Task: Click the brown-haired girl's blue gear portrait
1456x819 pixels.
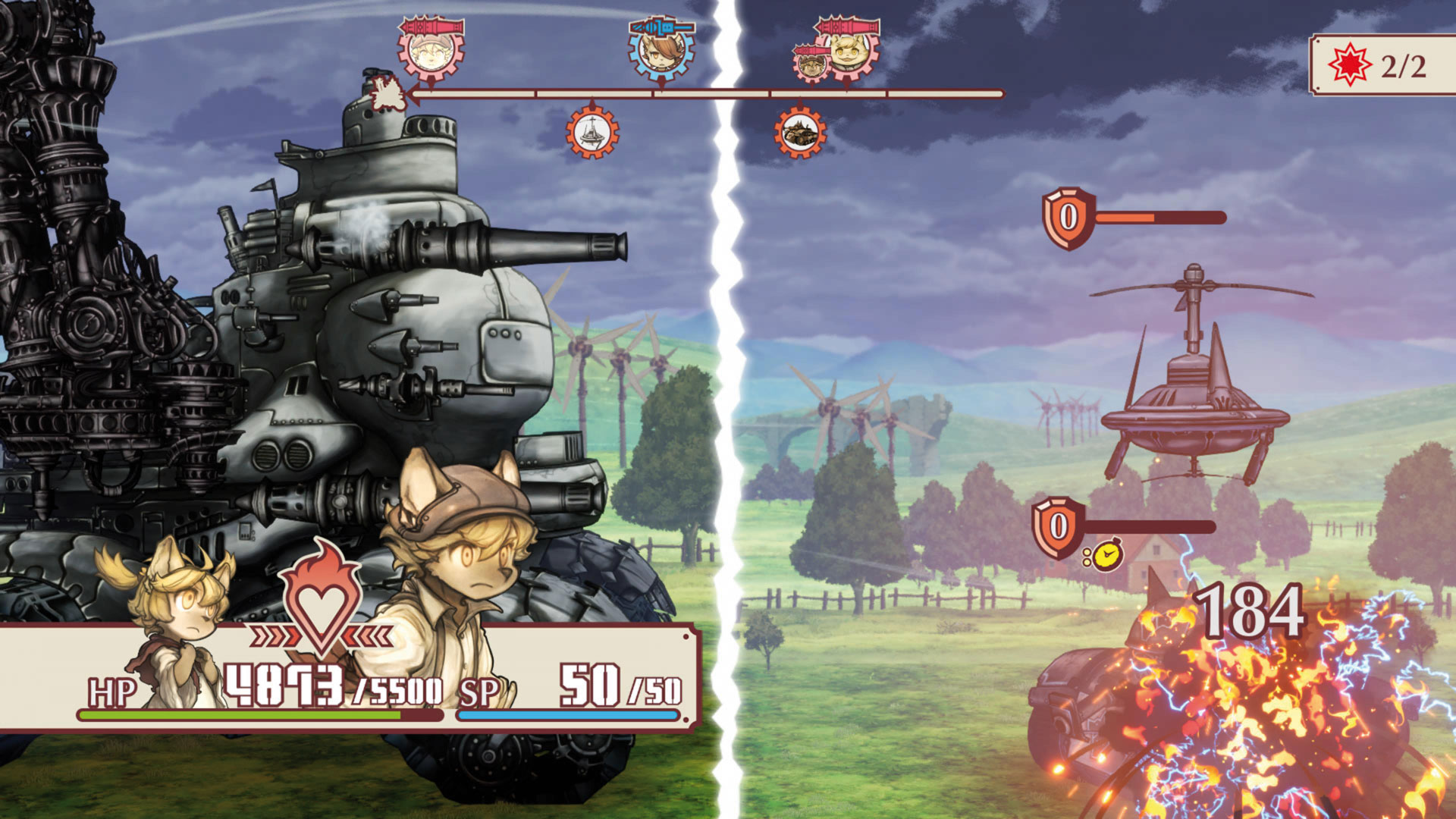Action: point(661,50)
